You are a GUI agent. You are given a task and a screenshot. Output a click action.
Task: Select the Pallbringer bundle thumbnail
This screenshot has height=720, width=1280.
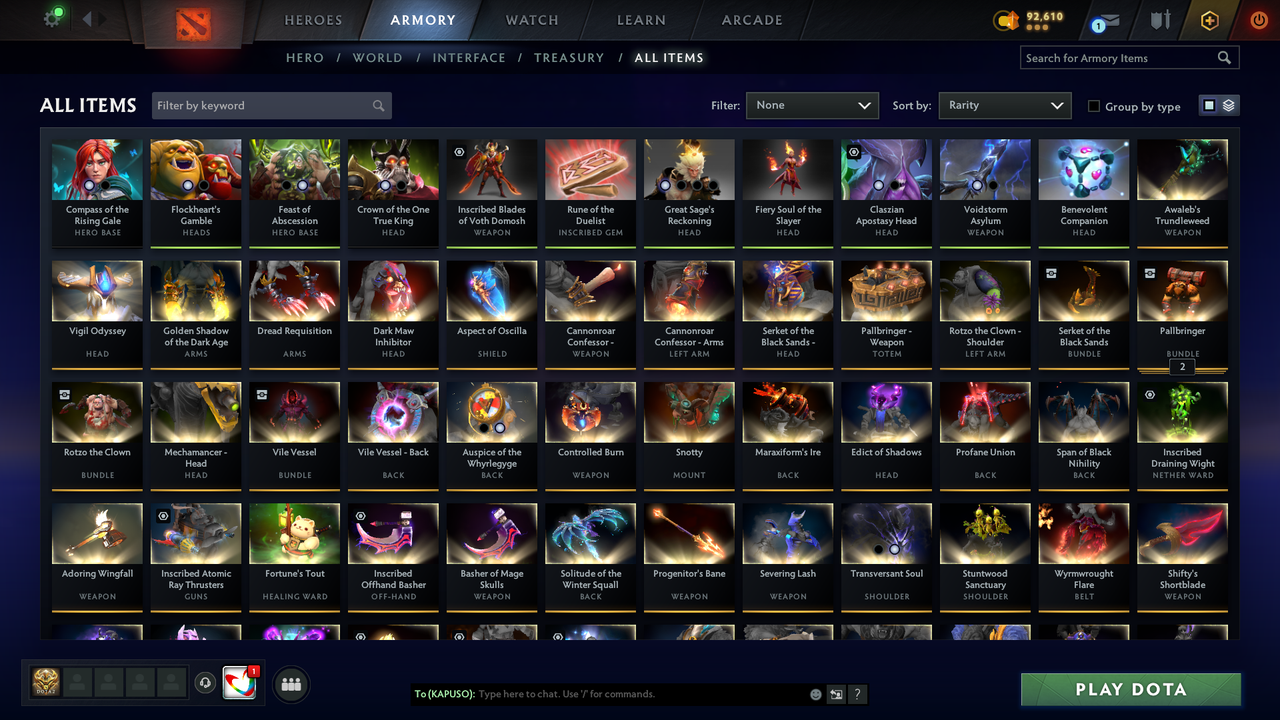1182,290
